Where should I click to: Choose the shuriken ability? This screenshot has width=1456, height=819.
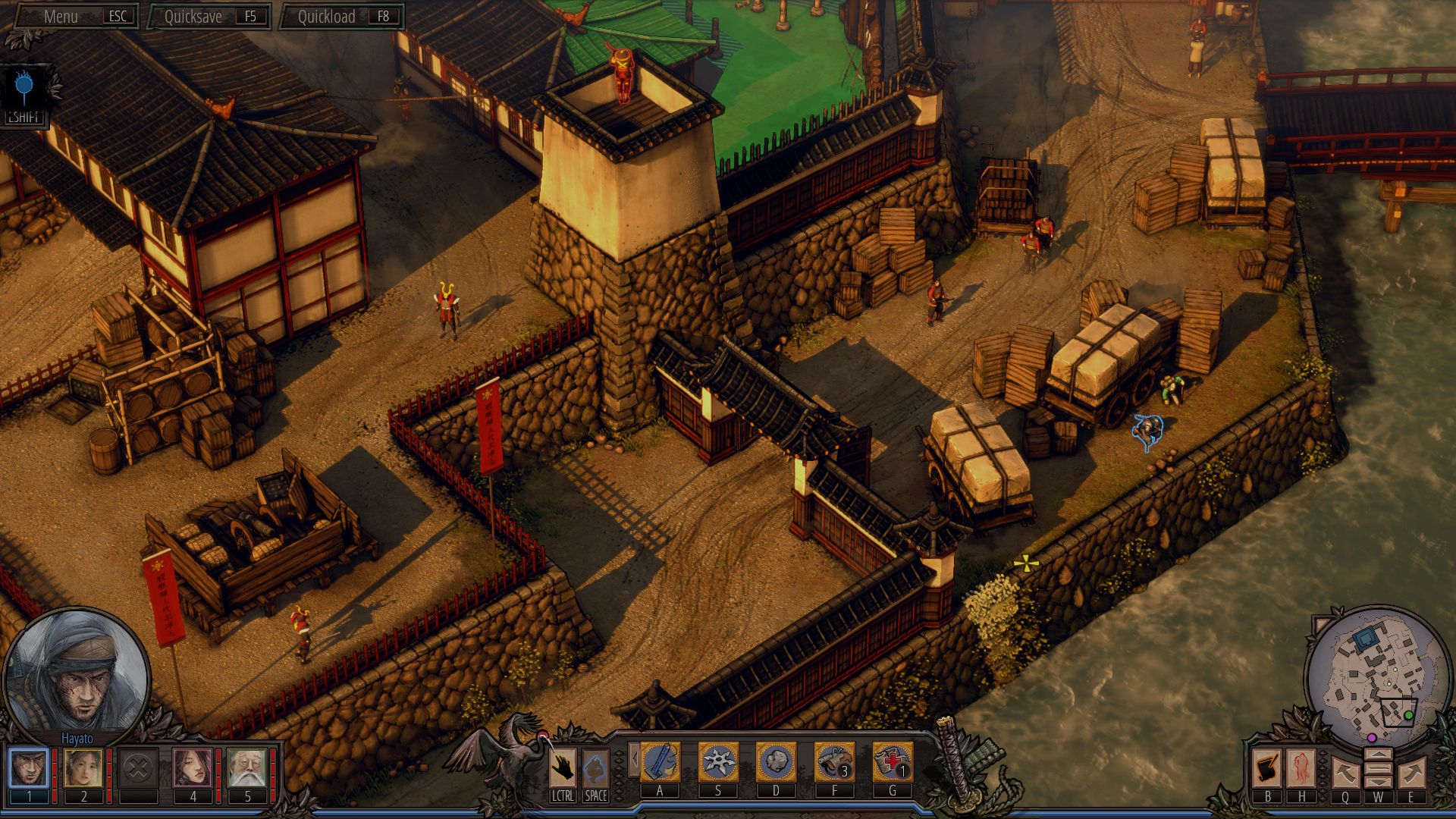717,761
